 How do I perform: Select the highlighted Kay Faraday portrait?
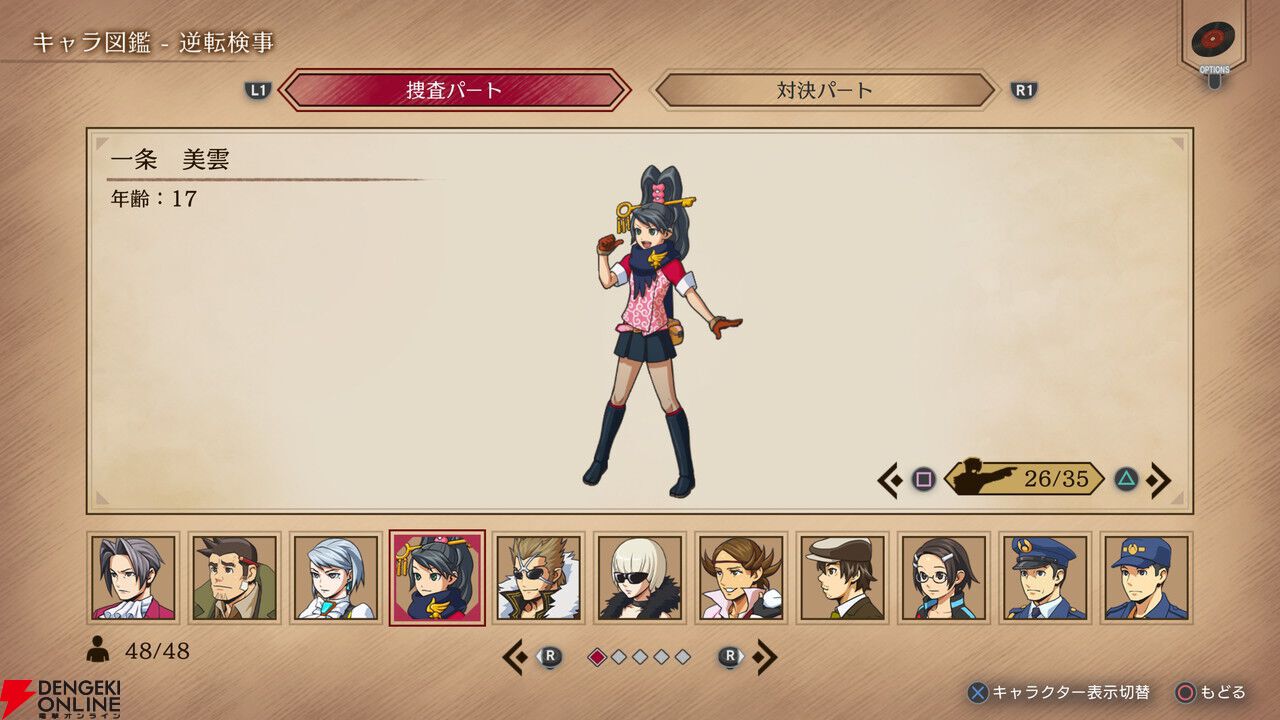[437, 578]
